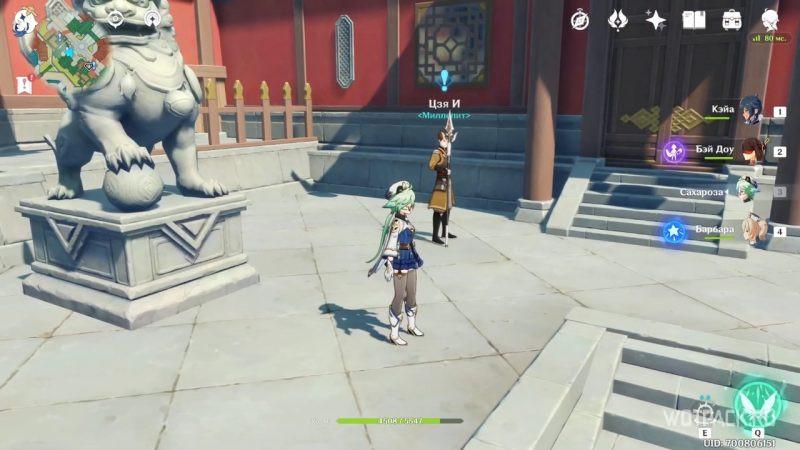Viewport: 800px width, 450px height.
Task: Open the Wish star icon
Action: pos(656,20)
